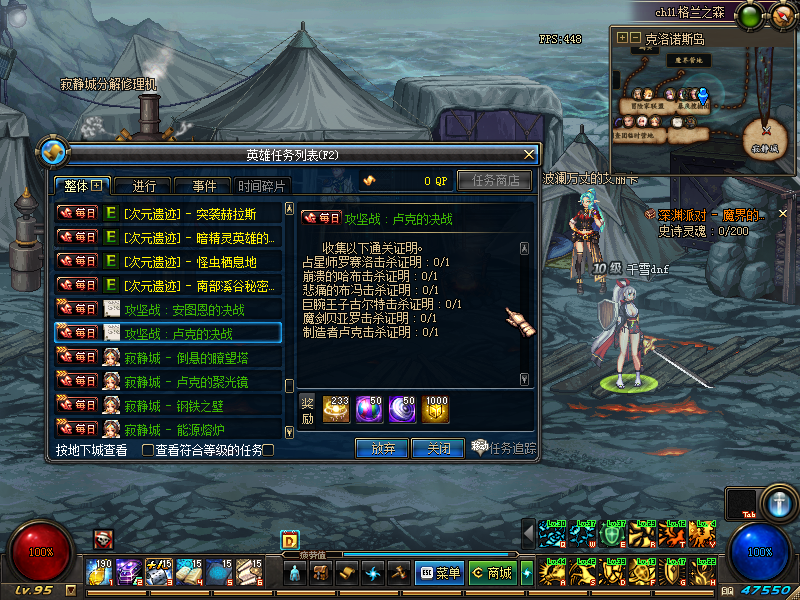Open the 商城 shop button

[x=491, y=573]
